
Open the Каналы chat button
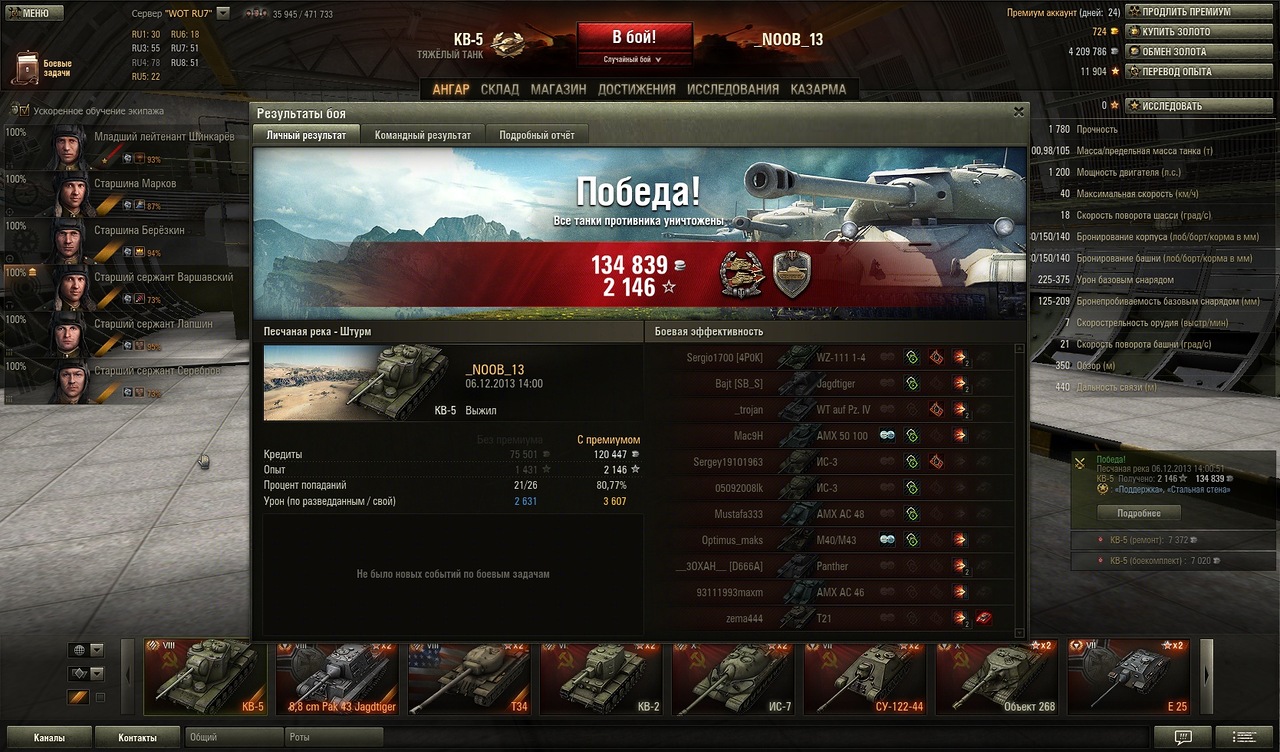tap(47, 738)
